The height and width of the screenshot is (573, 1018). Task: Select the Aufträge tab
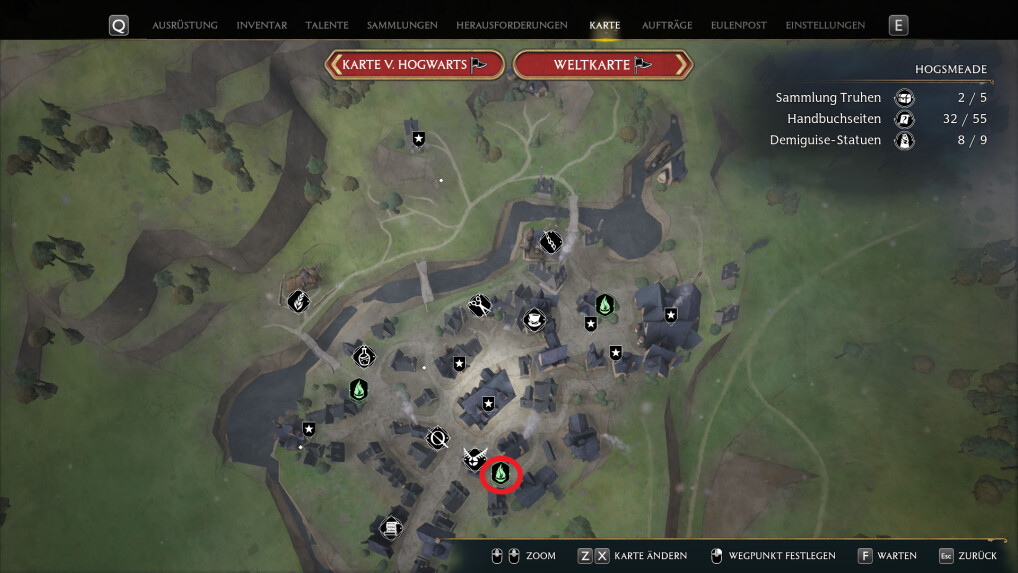coord(669,25)
